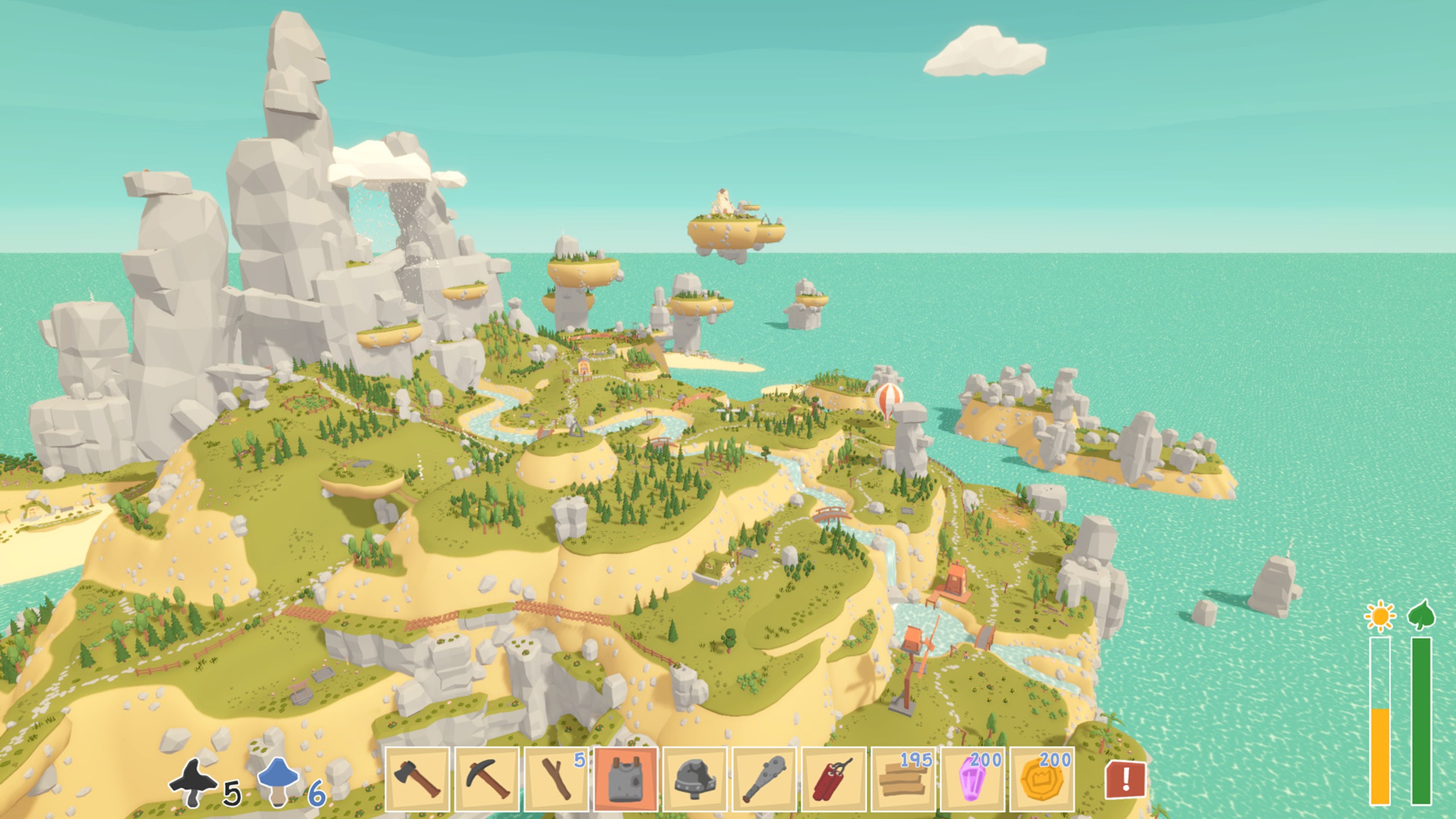Click the gold crown coin slot
This screenshot has height=819, width=1456.
pos(1042,779)
